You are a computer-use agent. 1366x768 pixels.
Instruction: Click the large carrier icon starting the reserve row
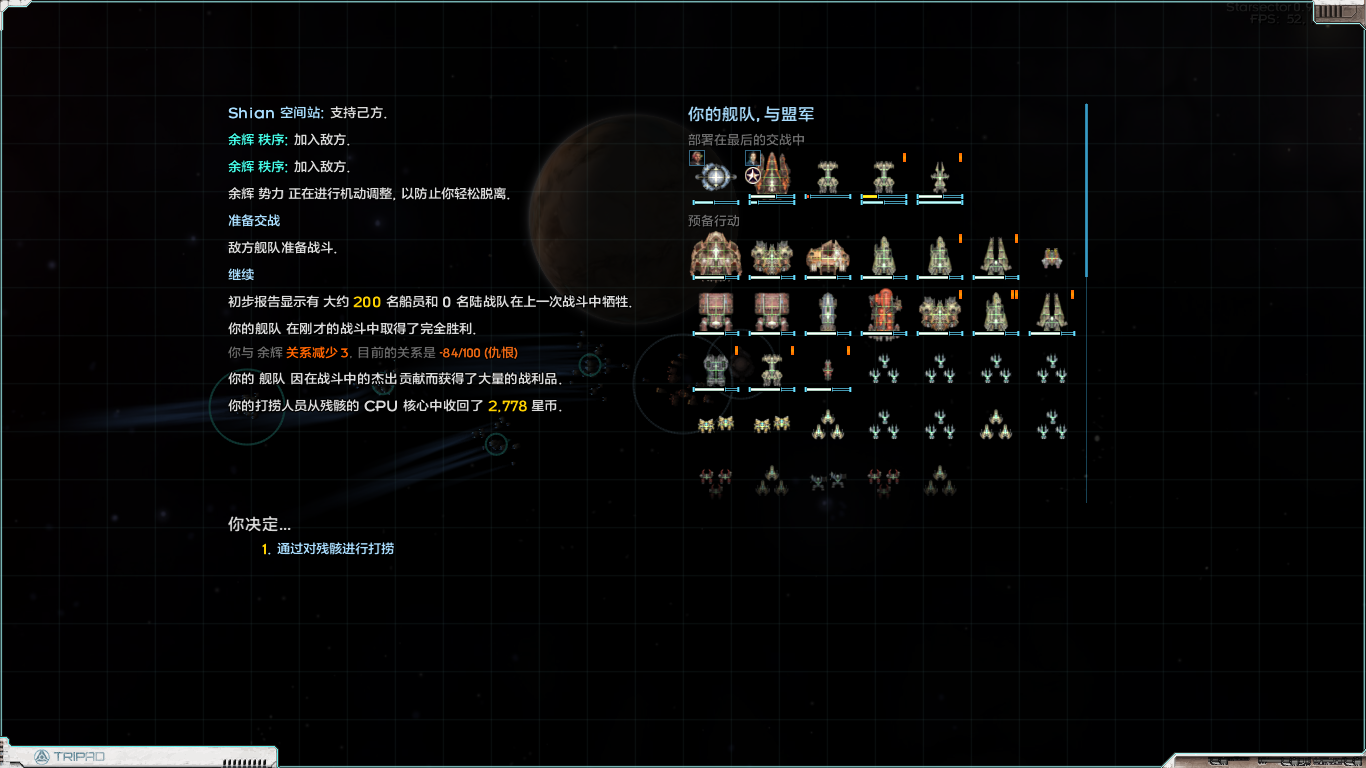tap(715, 257)
